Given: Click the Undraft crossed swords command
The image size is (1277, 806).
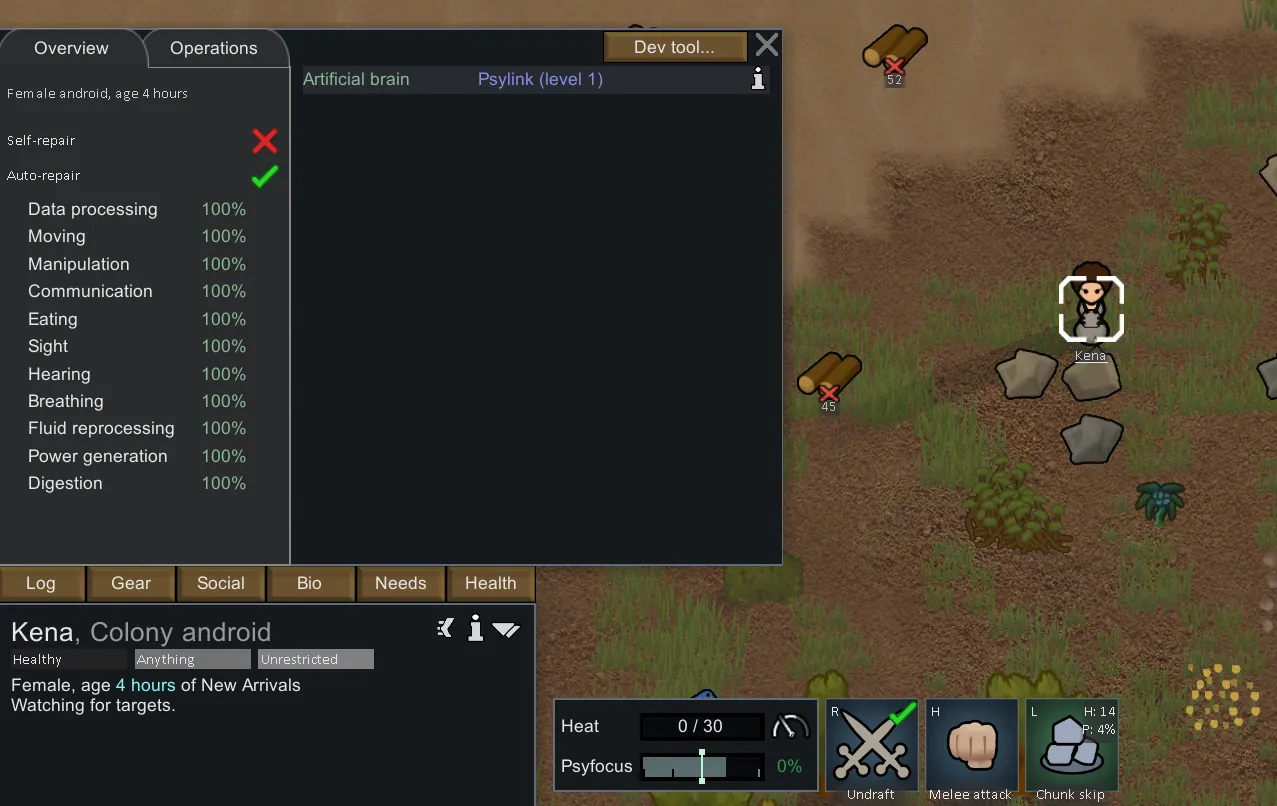Looking at the screenshot, I should click(x=871, y=745).
